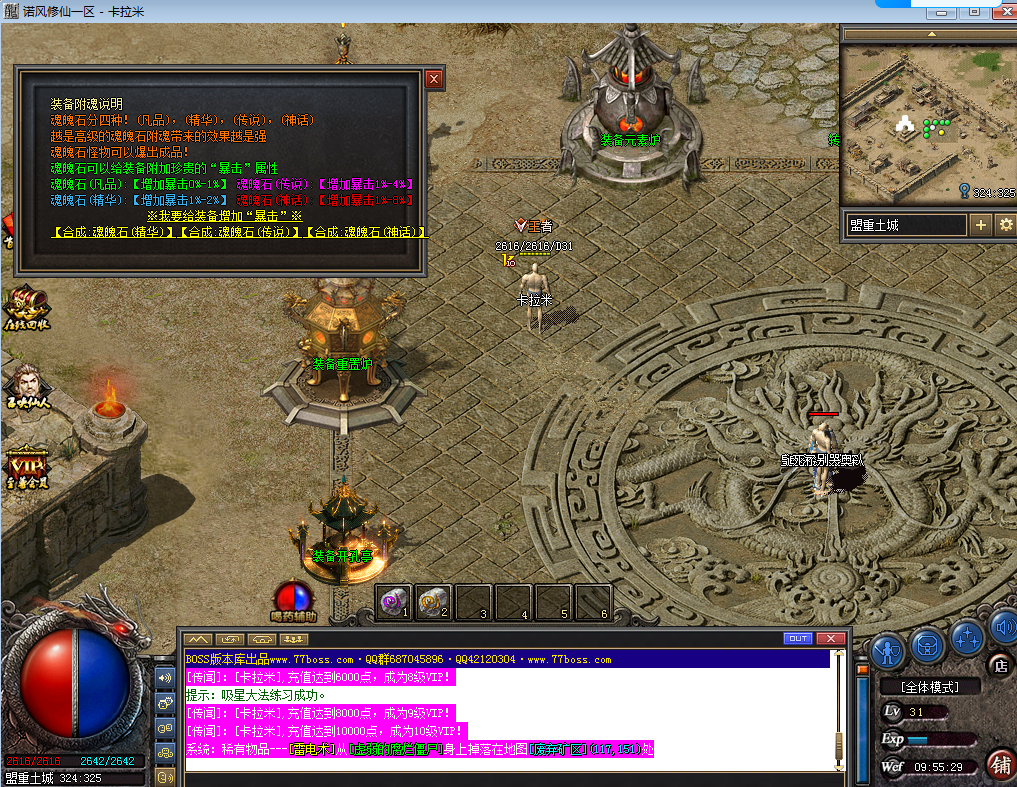The image size is (1017, 787).
Task: Use golden scroll in hotbar slot 2
Action: (x=433, y=600)
